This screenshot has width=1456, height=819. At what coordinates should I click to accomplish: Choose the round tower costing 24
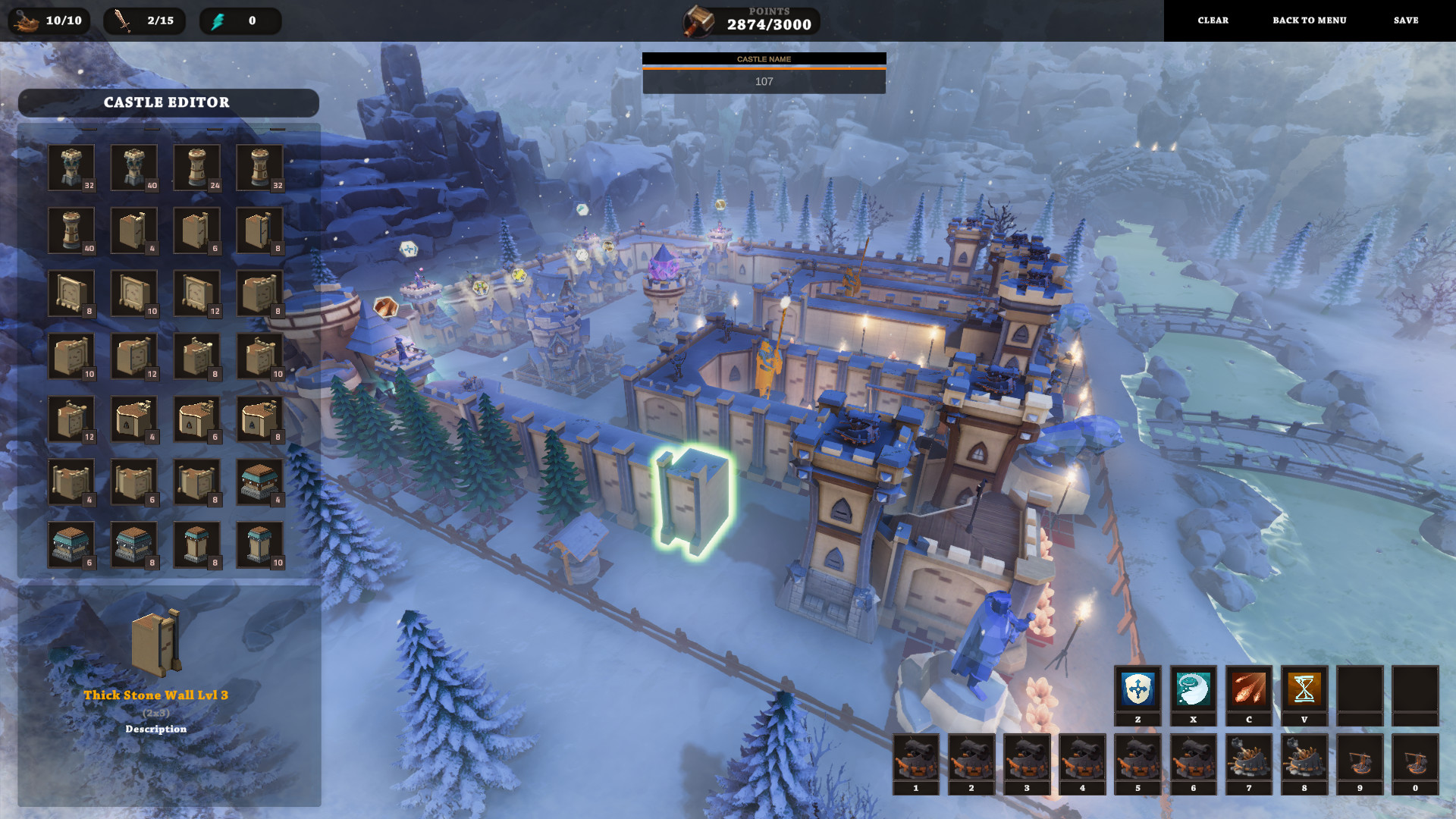[197, 168]
